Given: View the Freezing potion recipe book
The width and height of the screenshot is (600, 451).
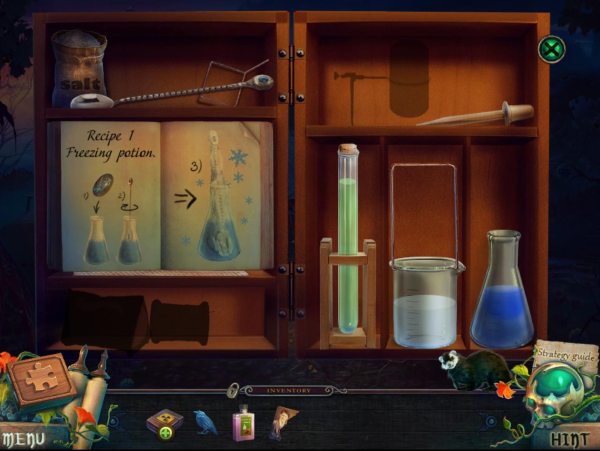Looking at the screenshot, I should click(x=166, y=196).
